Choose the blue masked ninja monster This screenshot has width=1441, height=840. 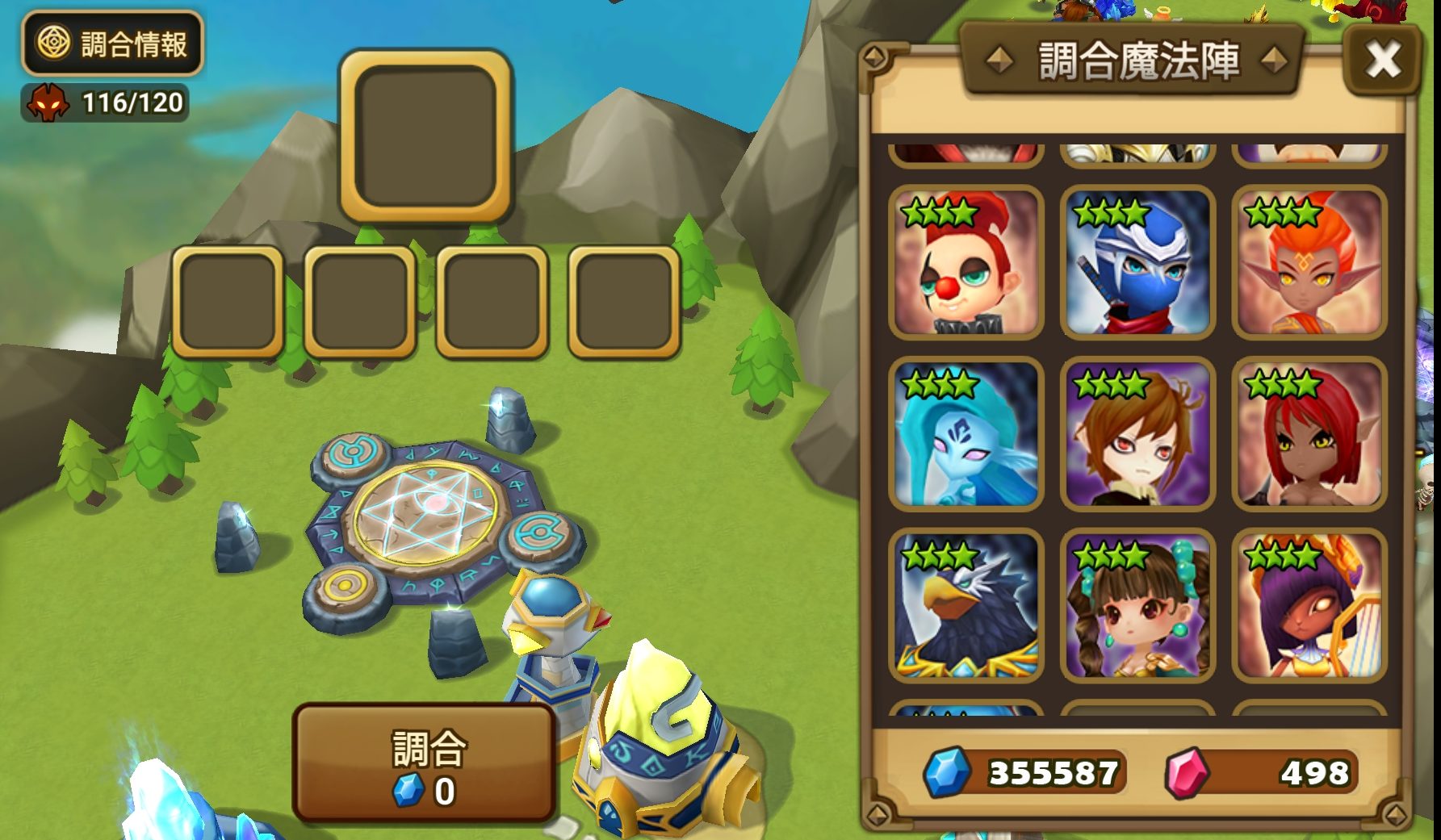1137,263
